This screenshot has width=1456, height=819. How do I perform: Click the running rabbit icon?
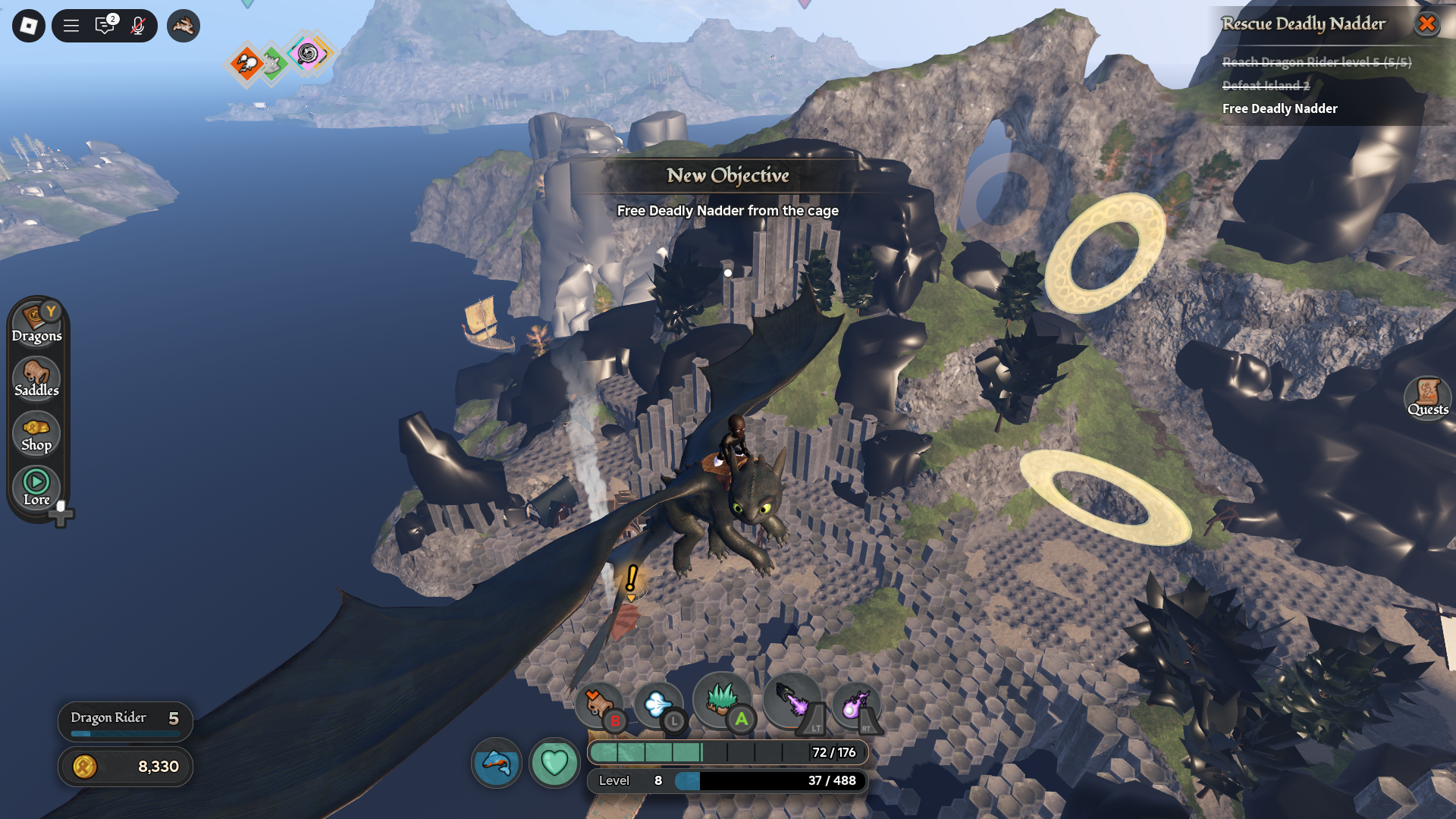pyautogui.click(x=184, y=26)
